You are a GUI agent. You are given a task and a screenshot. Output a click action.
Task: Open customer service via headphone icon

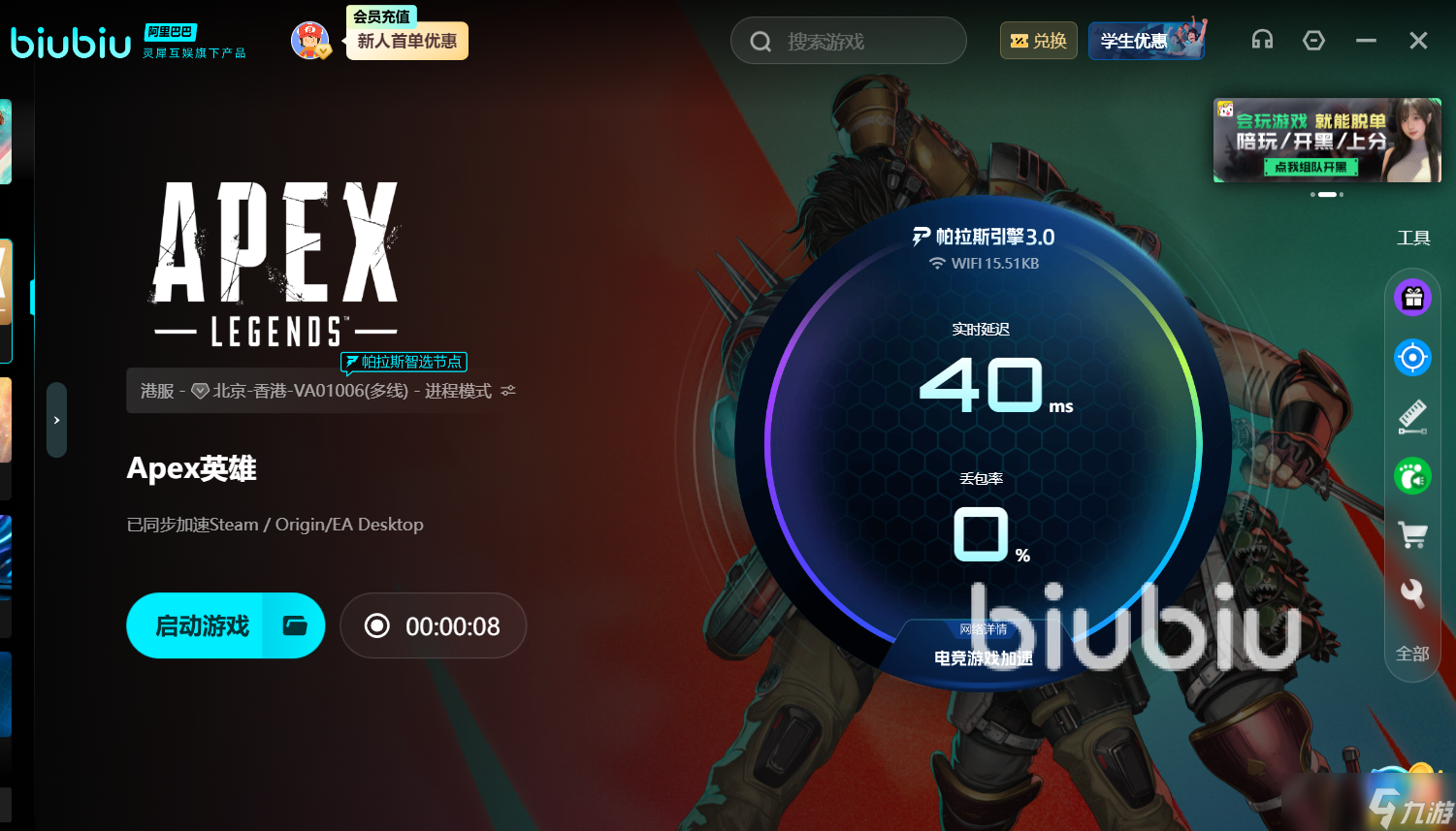1262,40
